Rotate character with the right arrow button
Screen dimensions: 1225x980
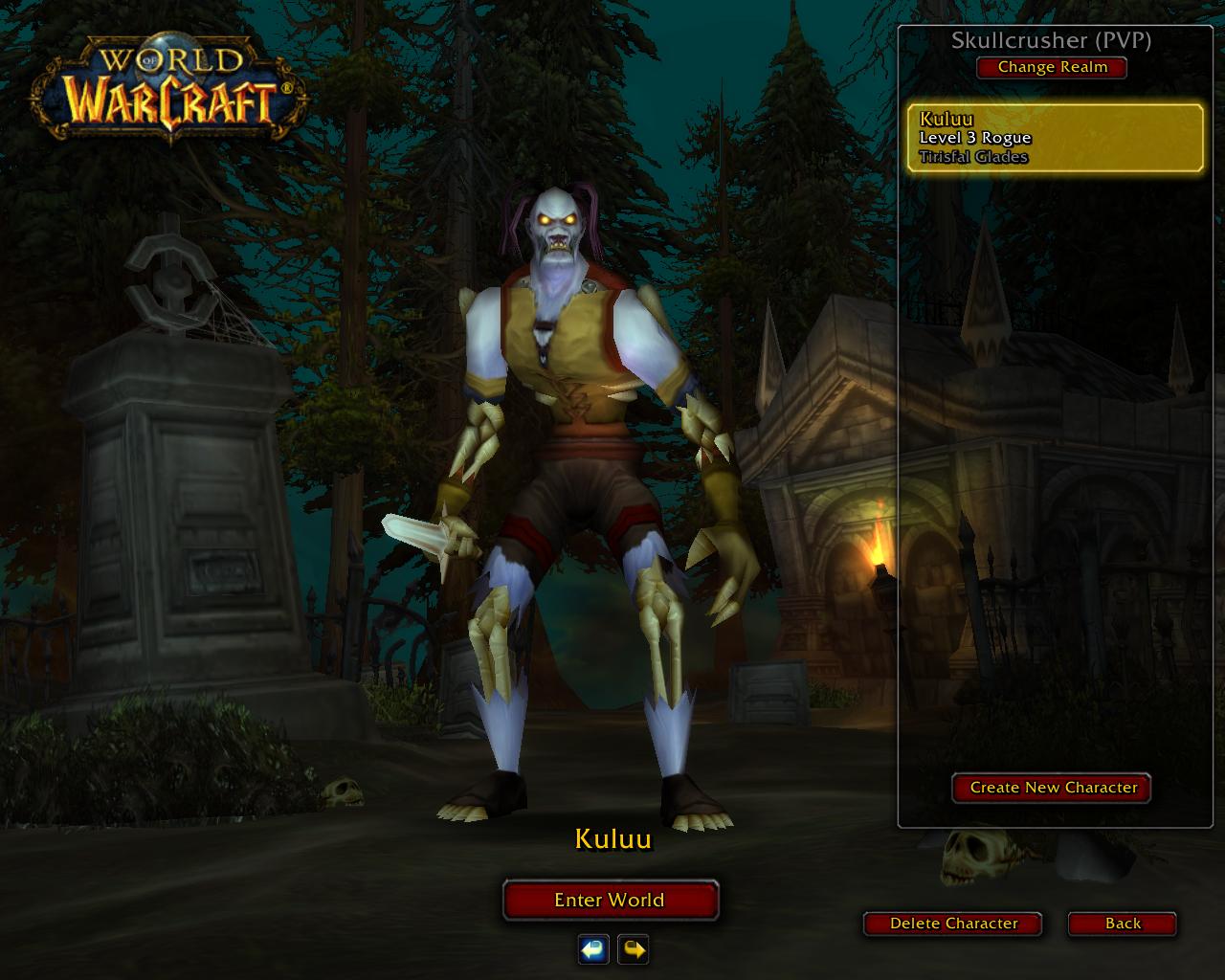[633, 949]
